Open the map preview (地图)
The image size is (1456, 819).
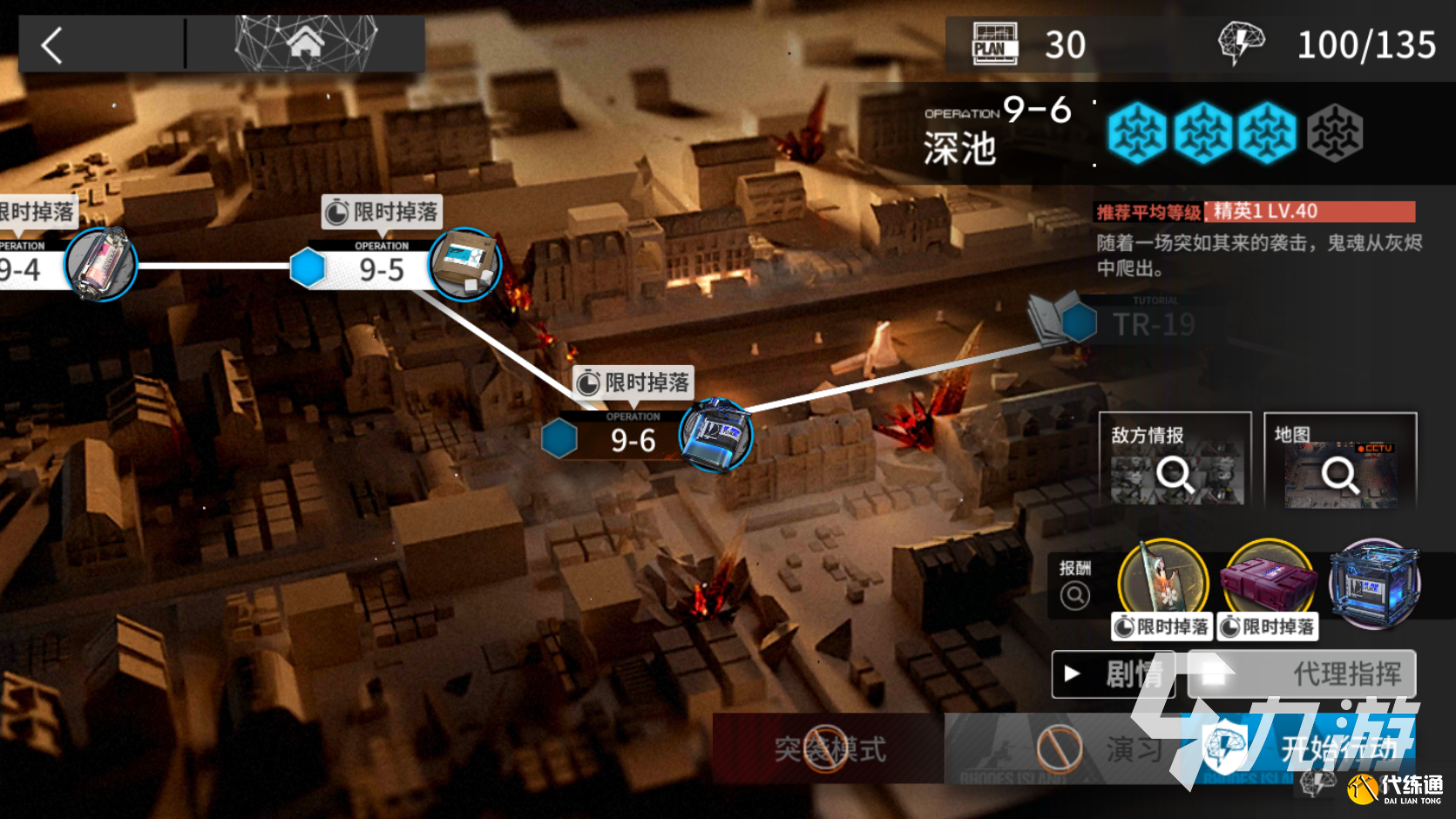(1339, 459)
